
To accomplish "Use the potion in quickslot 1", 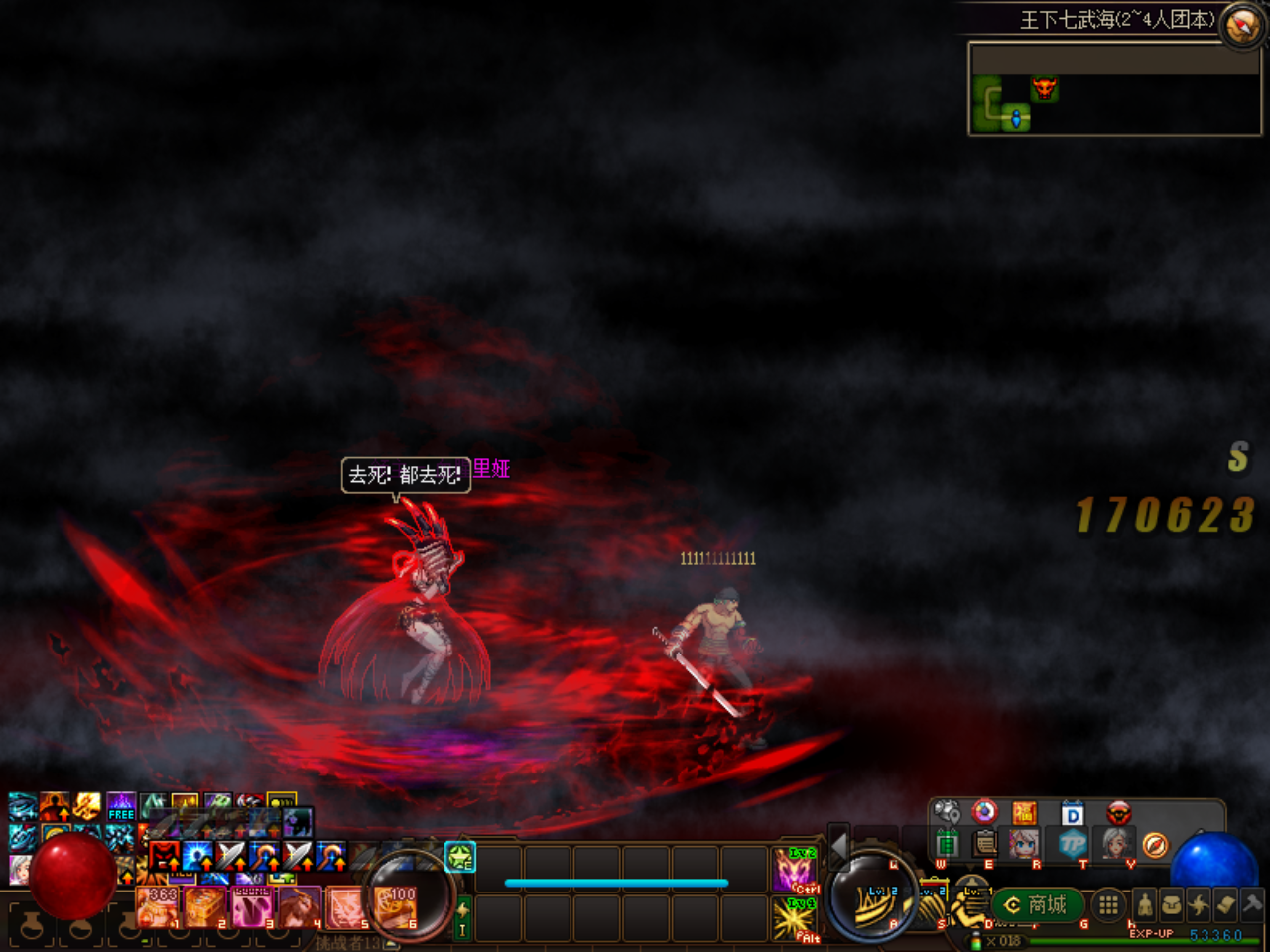I will (159, 905).
